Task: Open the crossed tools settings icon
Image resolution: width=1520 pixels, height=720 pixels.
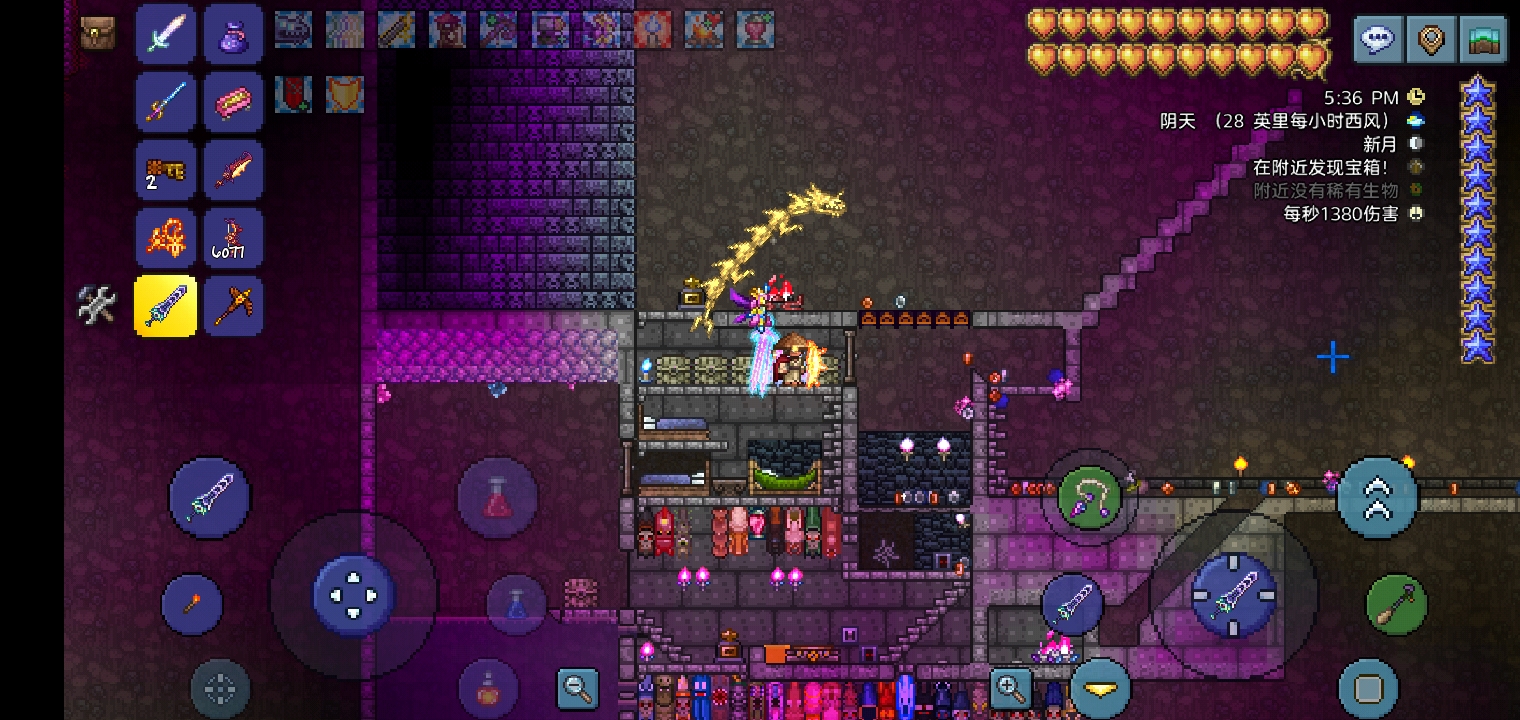Action: point(97,304)
